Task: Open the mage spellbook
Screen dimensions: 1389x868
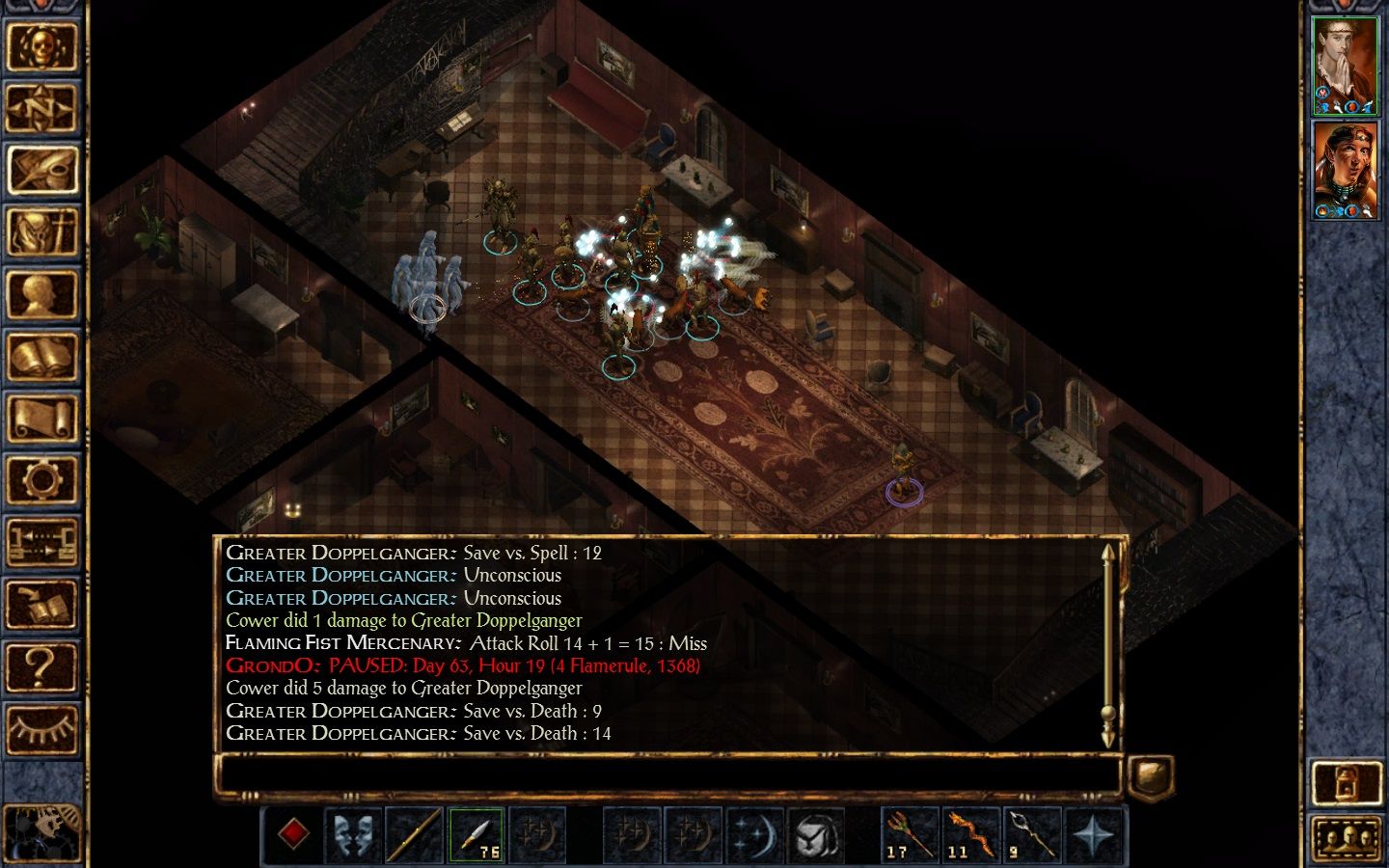Action: click(41, 357)
